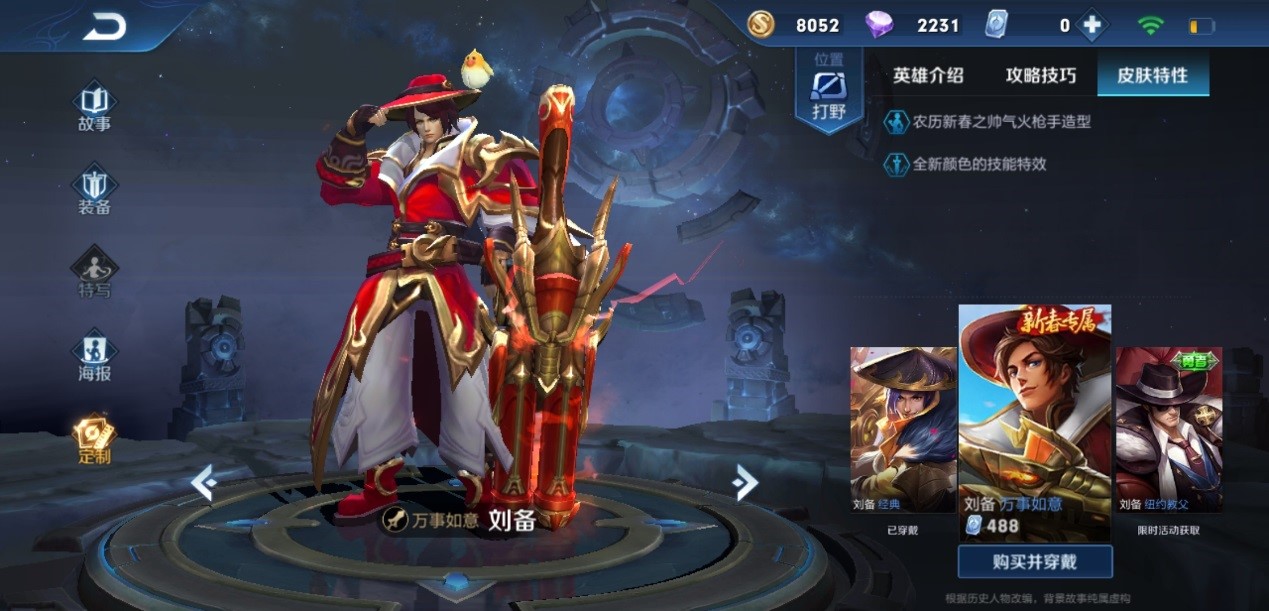Screen dimensions: 1269x611
Task: Show the previous hero with left arrow
Action: click(x=204, y=483)
